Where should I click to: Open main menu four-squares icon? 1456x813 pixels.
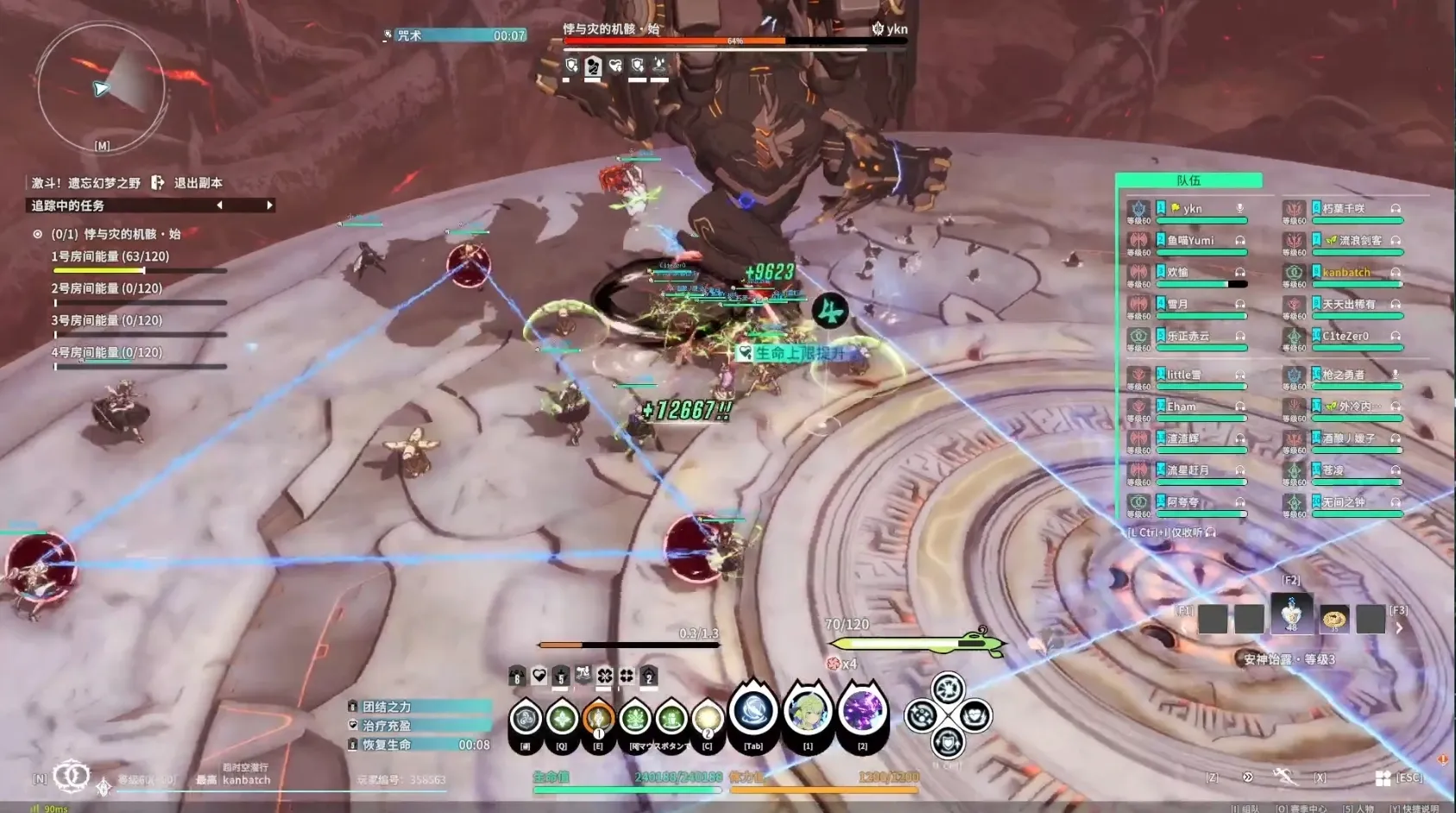pos(1383,778)
